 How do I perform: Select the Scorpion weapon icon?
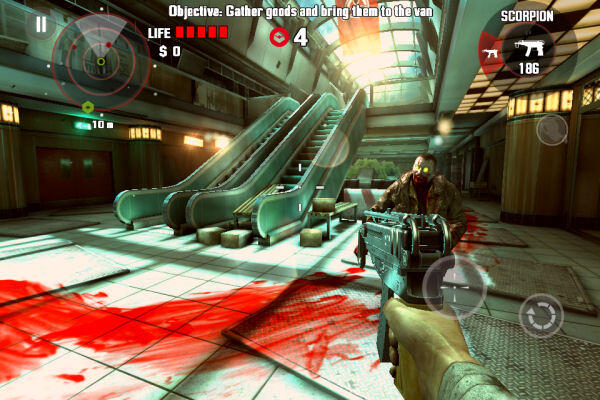527,47
